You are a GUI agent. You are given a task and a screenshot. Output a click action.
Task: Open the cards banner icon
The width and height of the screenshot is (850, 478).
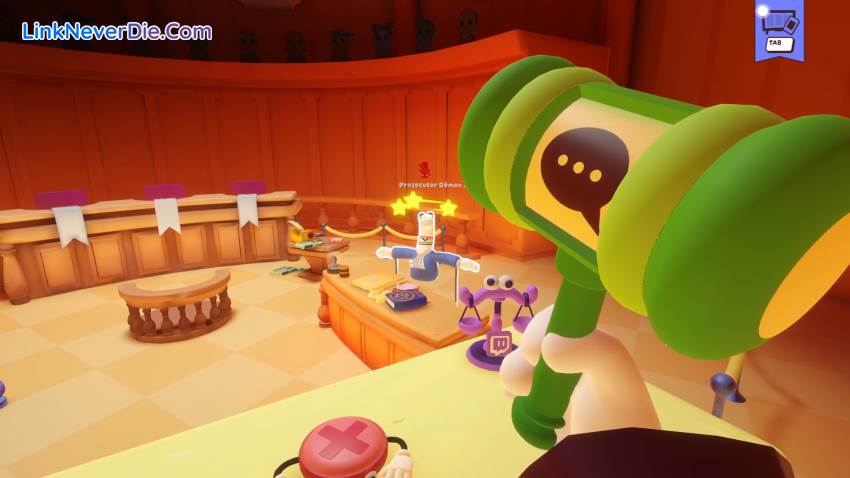[x=779, y=28]
